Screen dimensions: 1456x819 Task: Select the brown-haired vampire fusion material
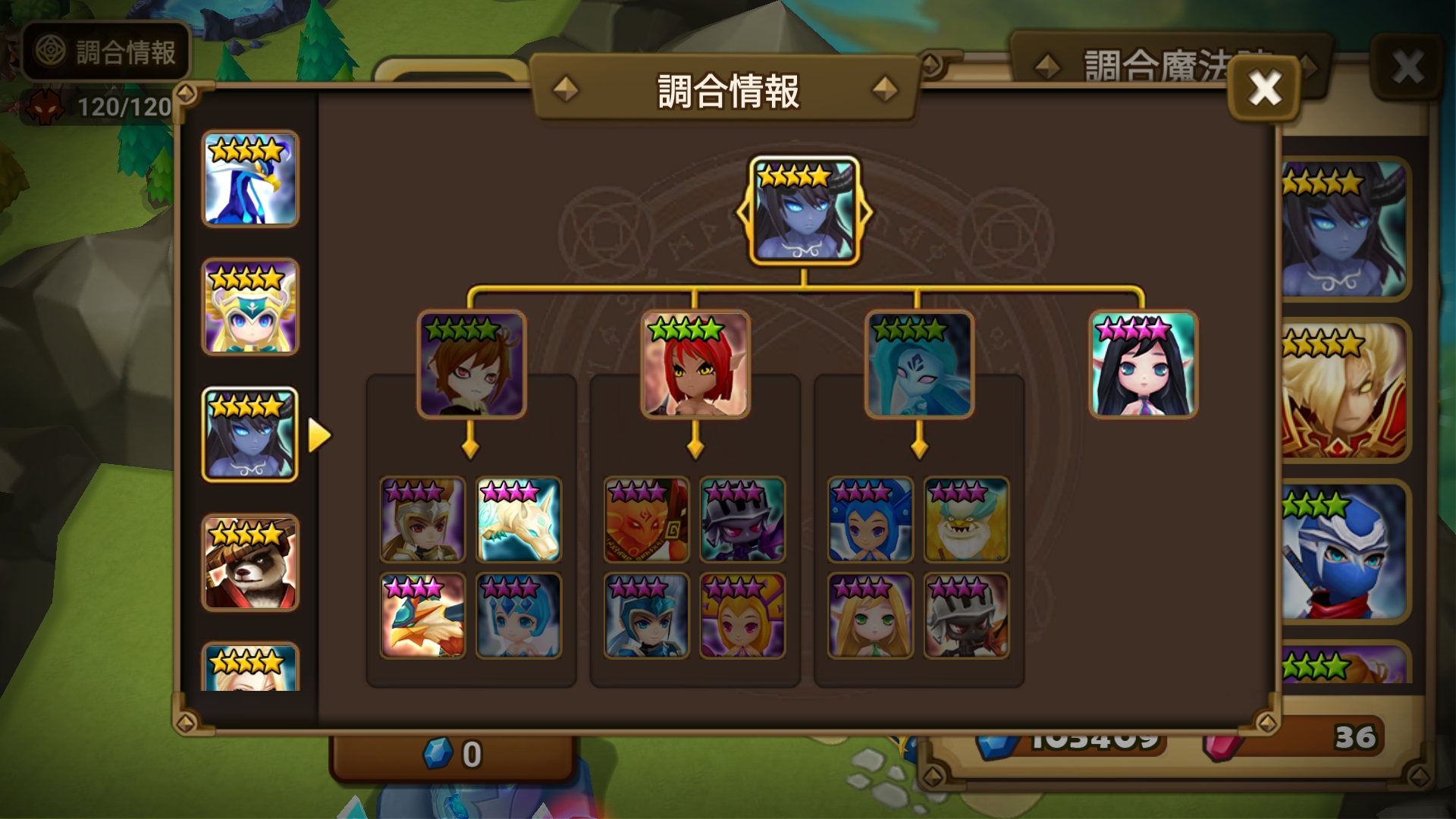pos(471,365)
